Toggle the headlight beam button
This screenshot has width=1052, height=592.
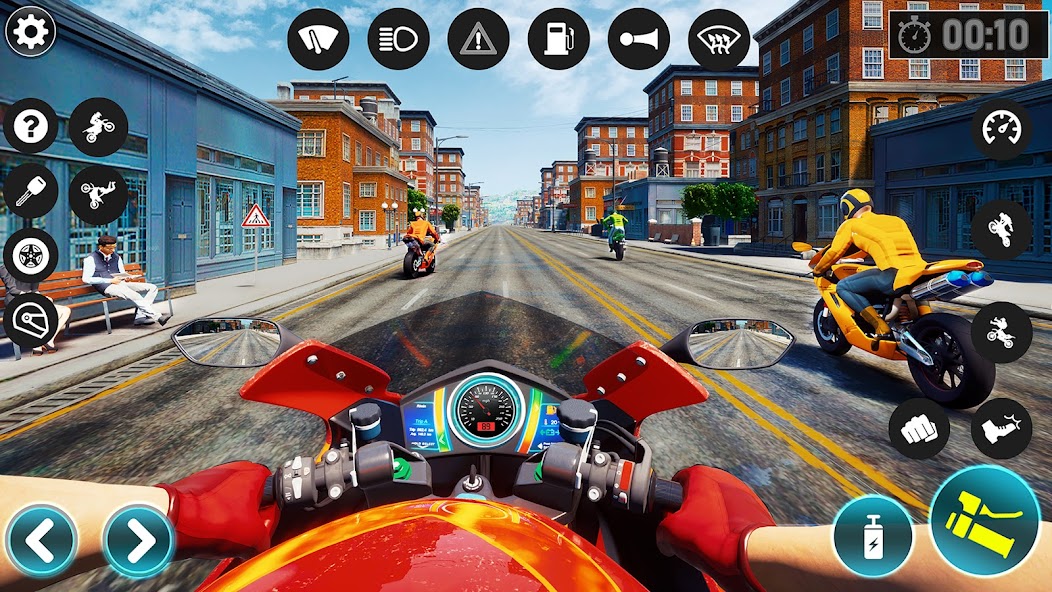pyautogui.click(x=398, y=39)
